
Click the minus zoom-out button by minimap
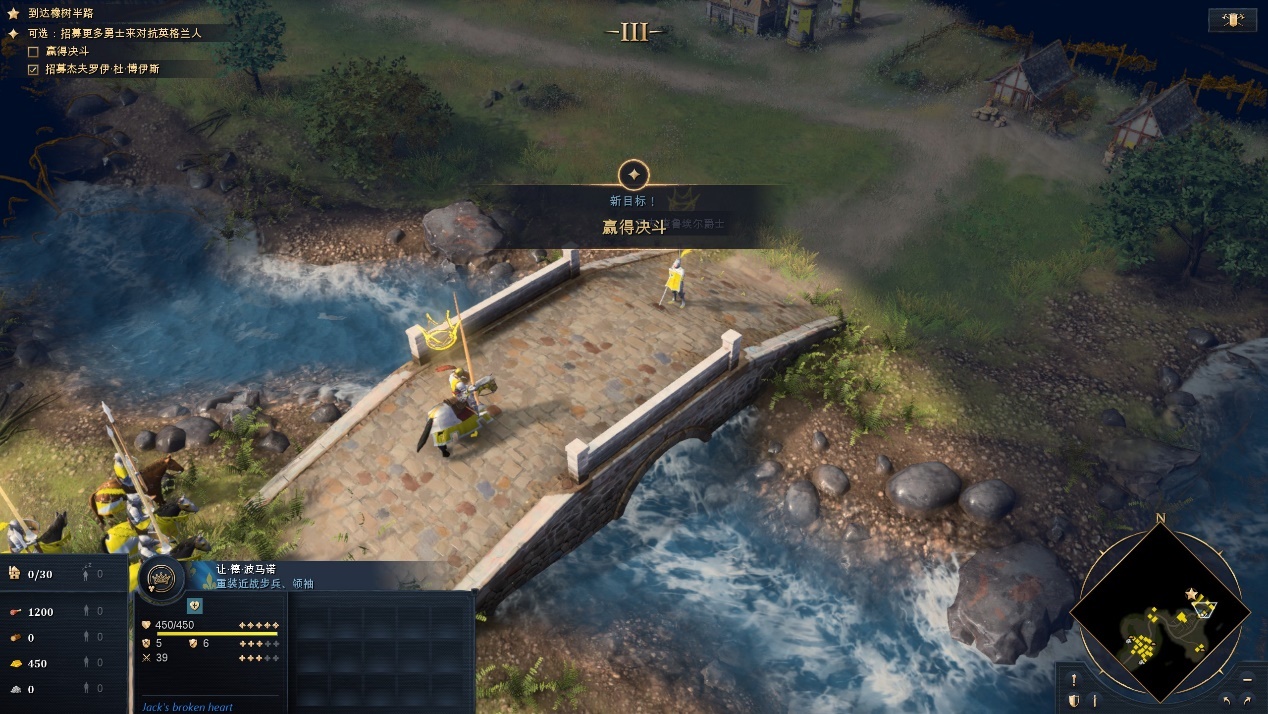[1247, 679]
